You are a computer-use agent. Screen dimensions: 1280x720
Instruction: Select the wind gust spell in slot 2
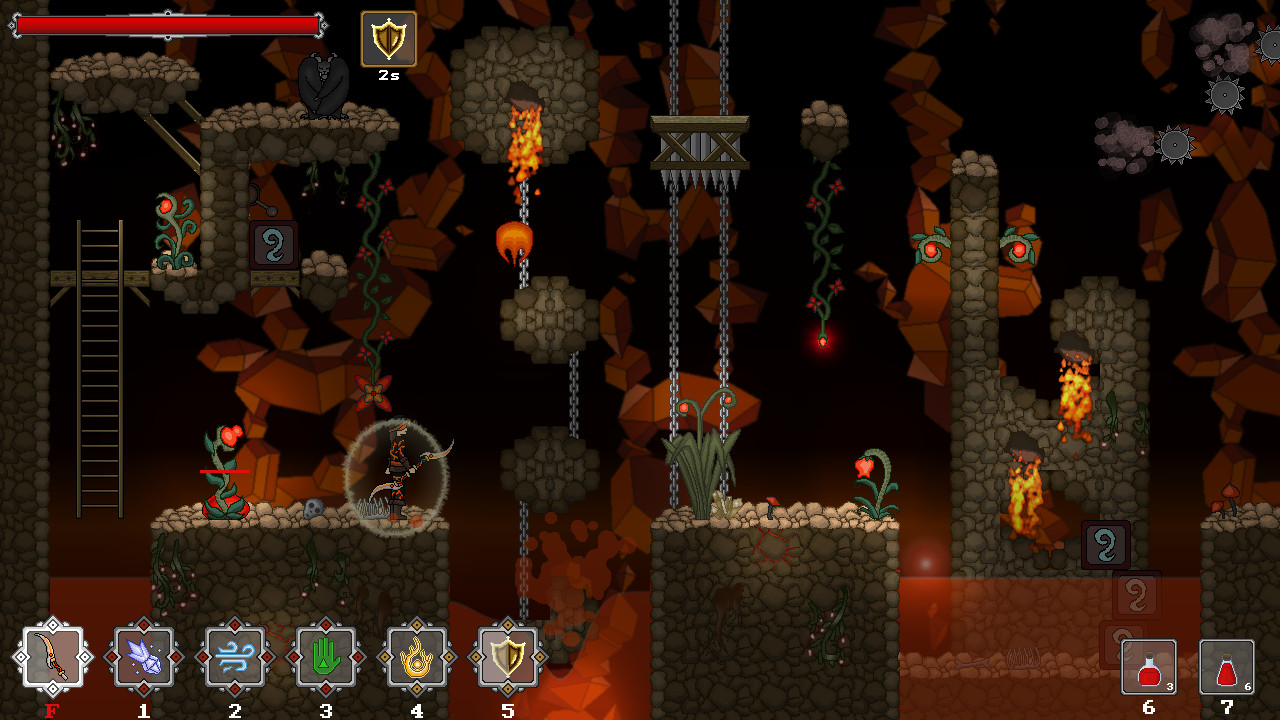[x=234, y=658]
